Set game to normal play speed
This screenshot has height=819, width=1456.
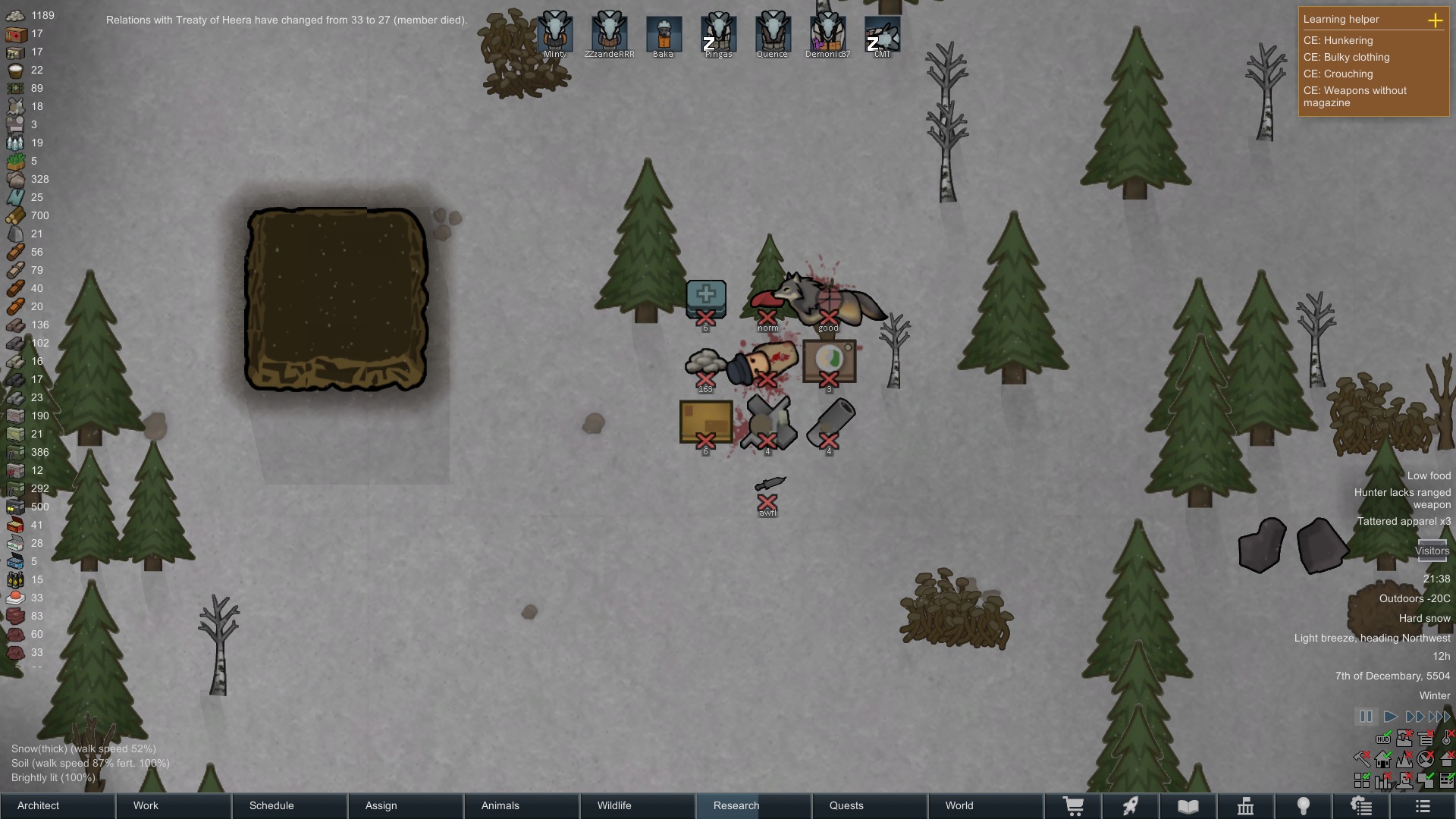[1390, 717]
